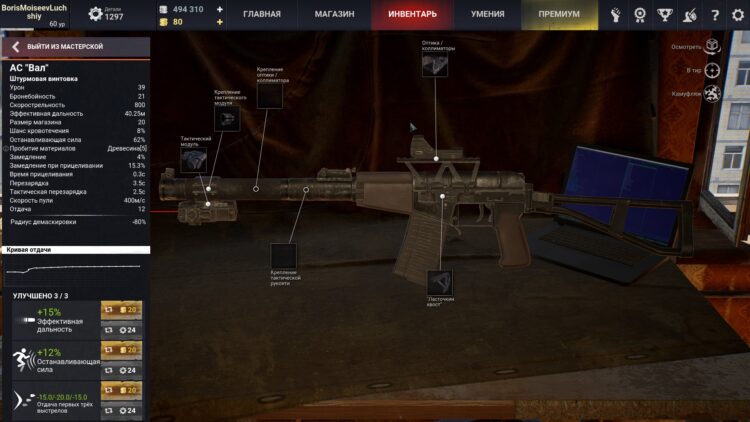The height and width of the screenshot is (422, 750).
Task: Inspect the weapon with Осмотреть button
Action: (x=711, y=46)
